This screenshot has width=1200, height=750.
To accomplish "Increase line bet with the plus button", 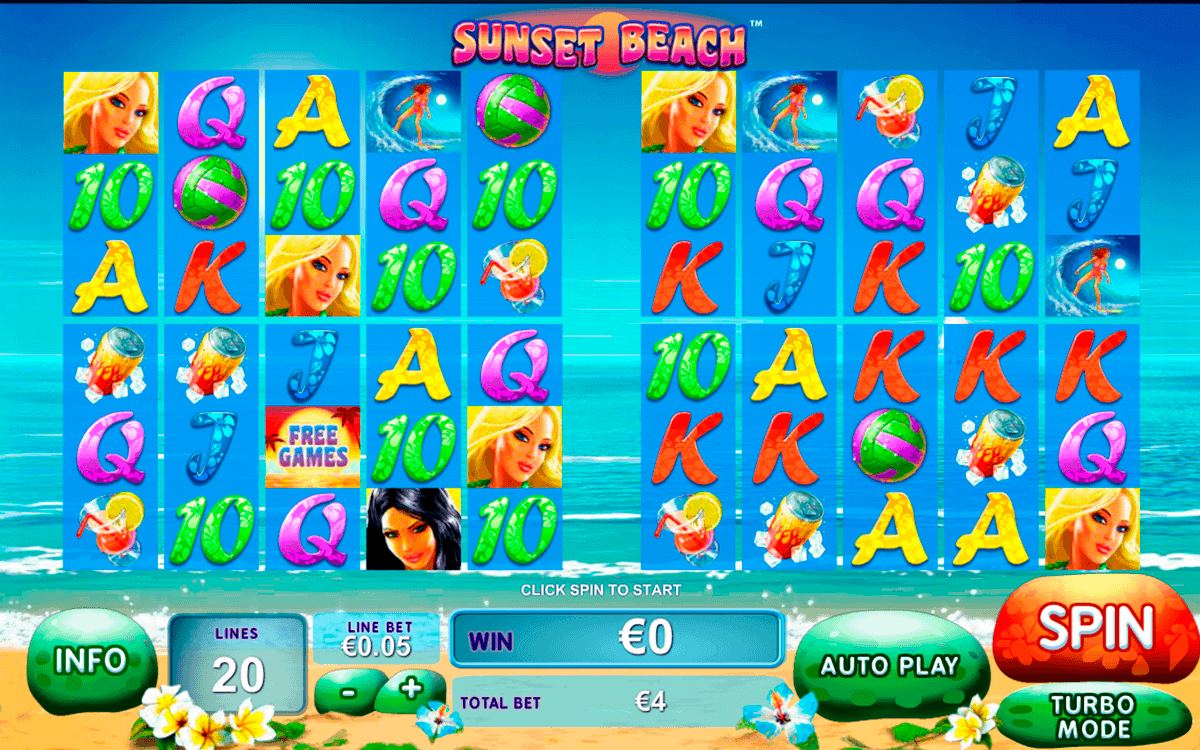I will pos(410,687).
